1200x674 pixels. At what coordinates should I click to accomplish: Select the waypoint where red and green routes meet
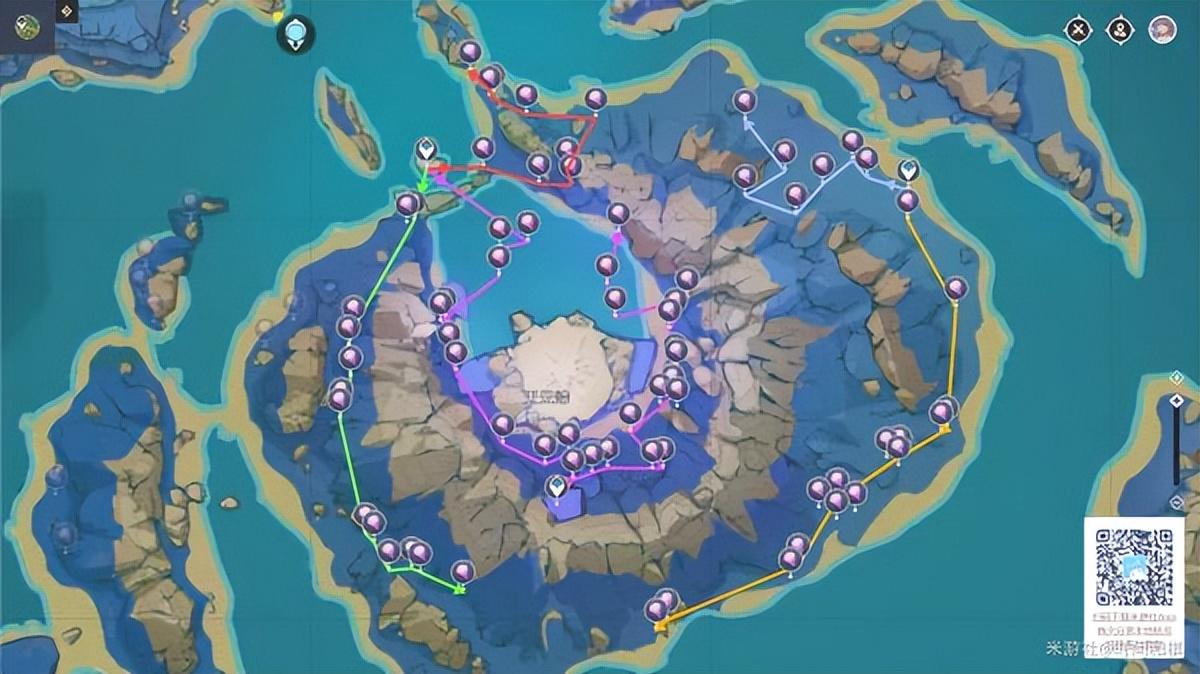tap(426, 152)
